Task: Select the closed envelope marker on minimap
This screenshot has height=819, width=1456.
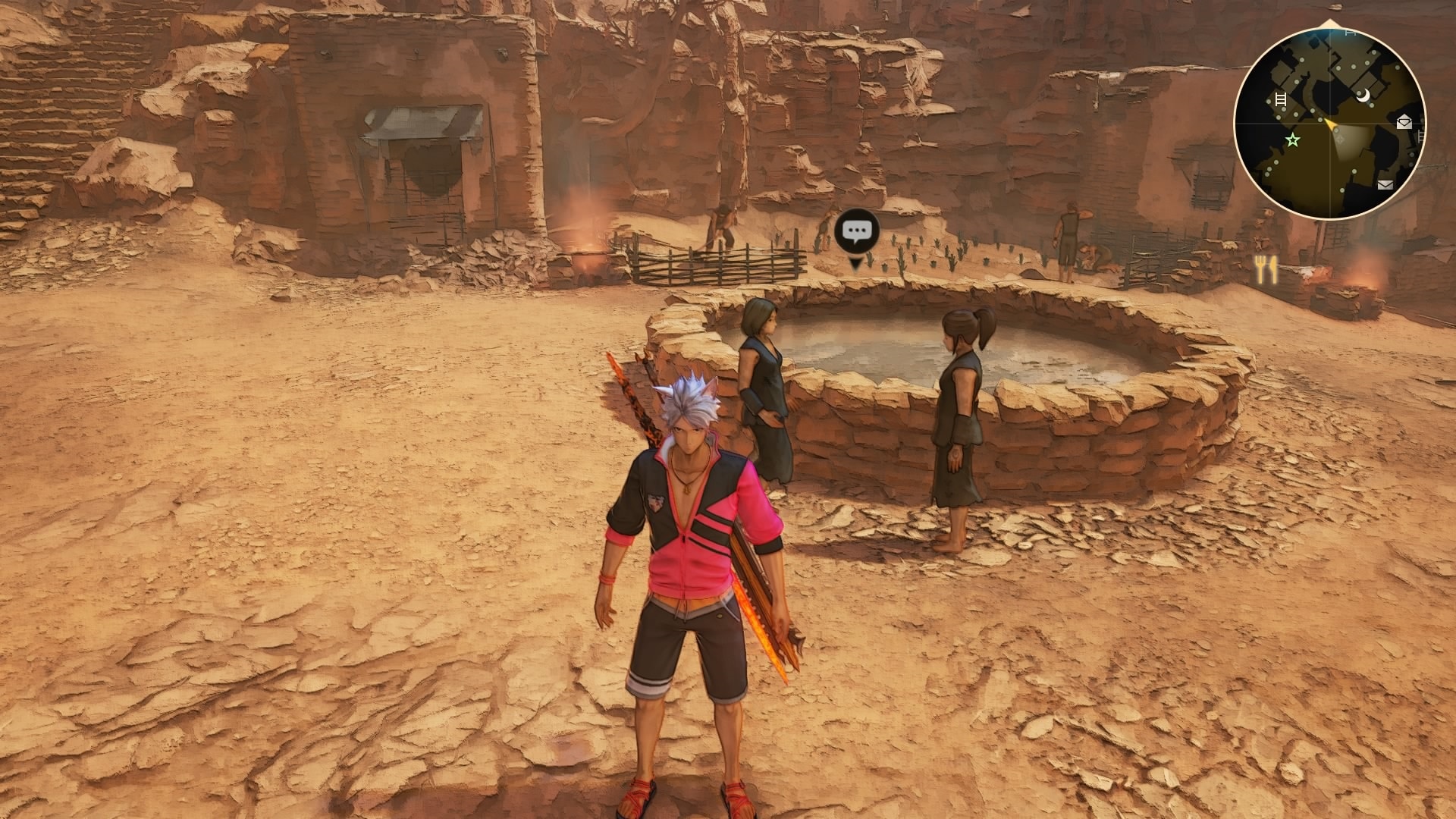Action: tap(1385, 184)
